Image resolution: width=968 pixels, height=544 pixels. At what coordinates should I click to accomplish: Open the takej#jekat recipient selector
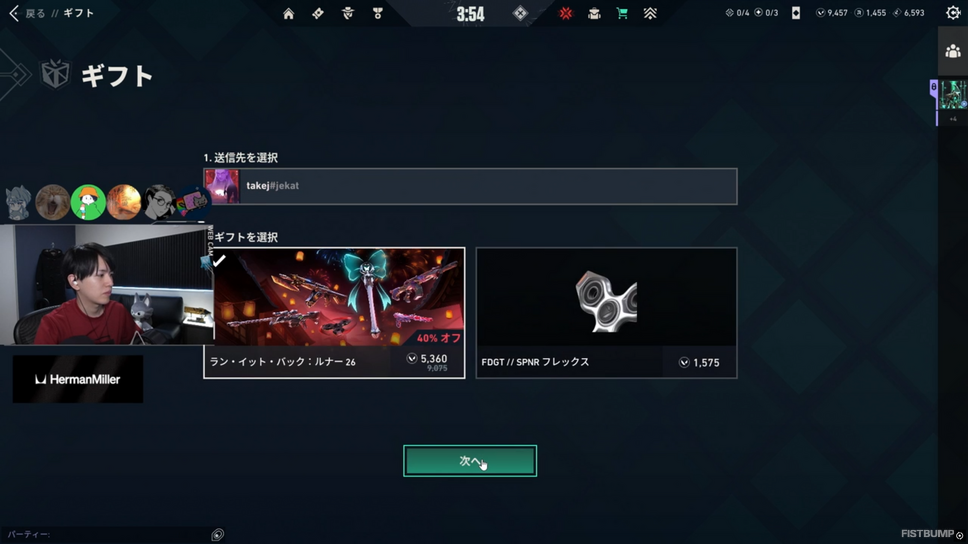[x=470, y=186]
